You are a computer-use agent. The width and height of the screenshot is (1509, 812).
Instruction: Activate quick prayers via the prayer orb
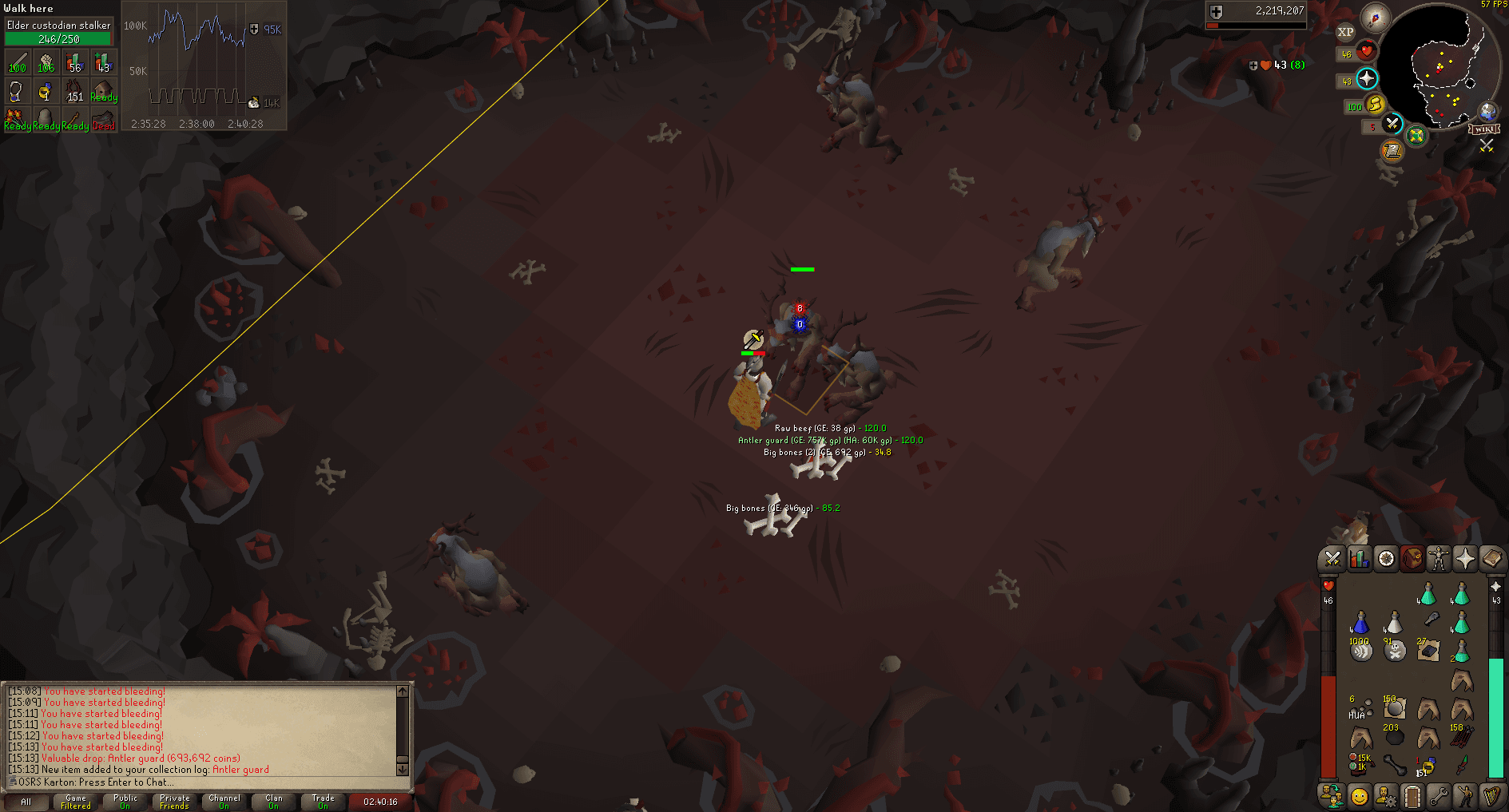pos(1367,79)
